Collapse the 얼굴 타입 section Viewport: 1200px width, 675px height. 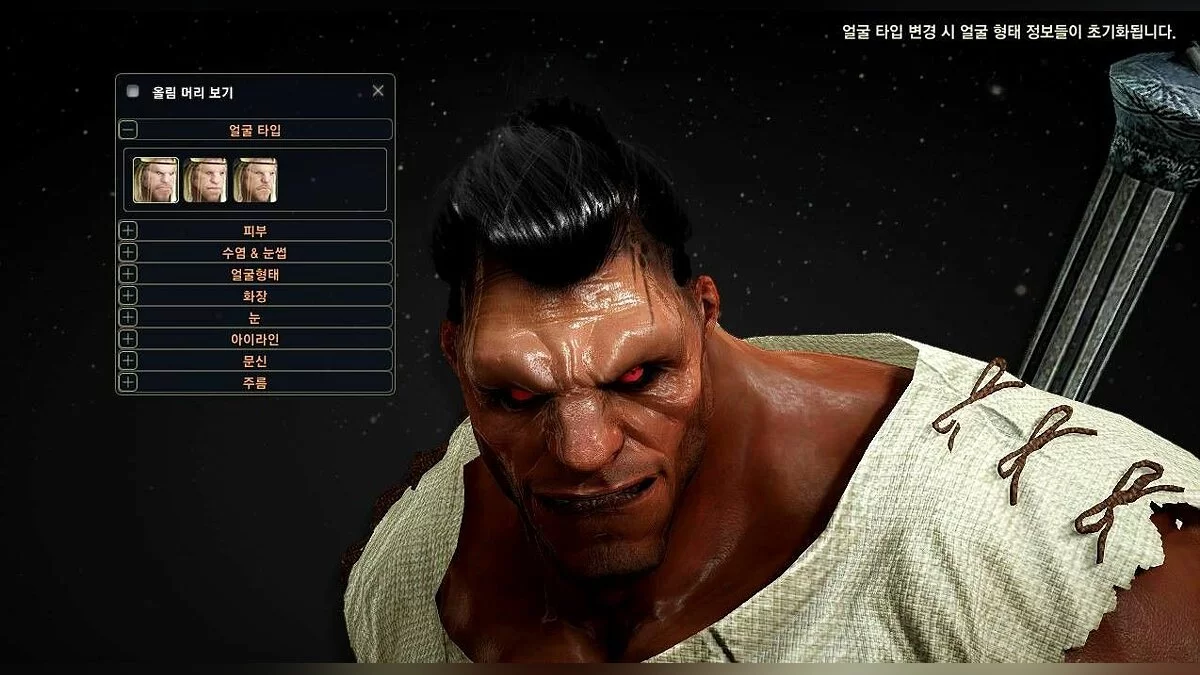point(129,129)
